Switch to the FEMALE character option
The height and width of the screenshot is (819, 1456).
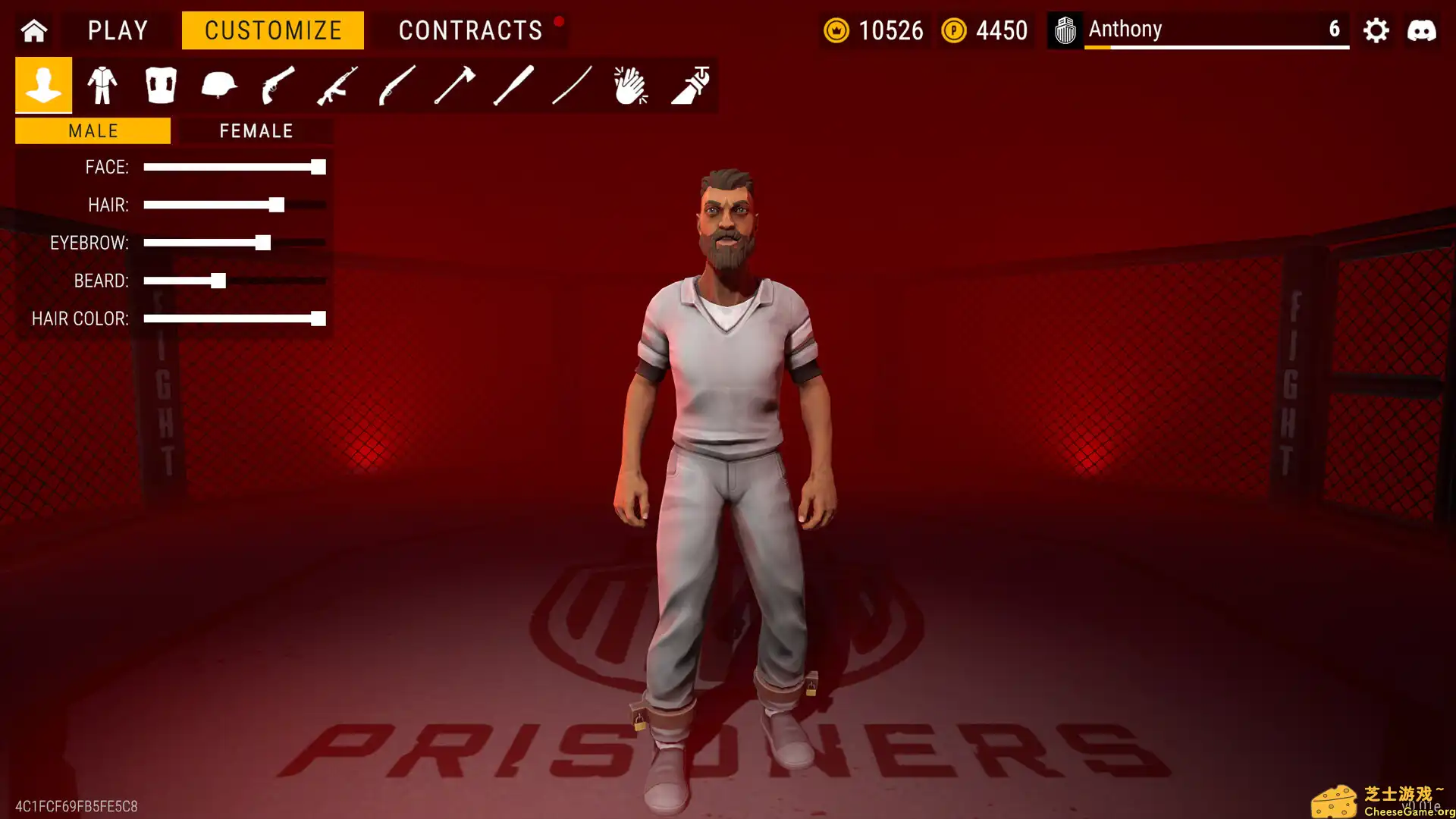tap(256, 130)
